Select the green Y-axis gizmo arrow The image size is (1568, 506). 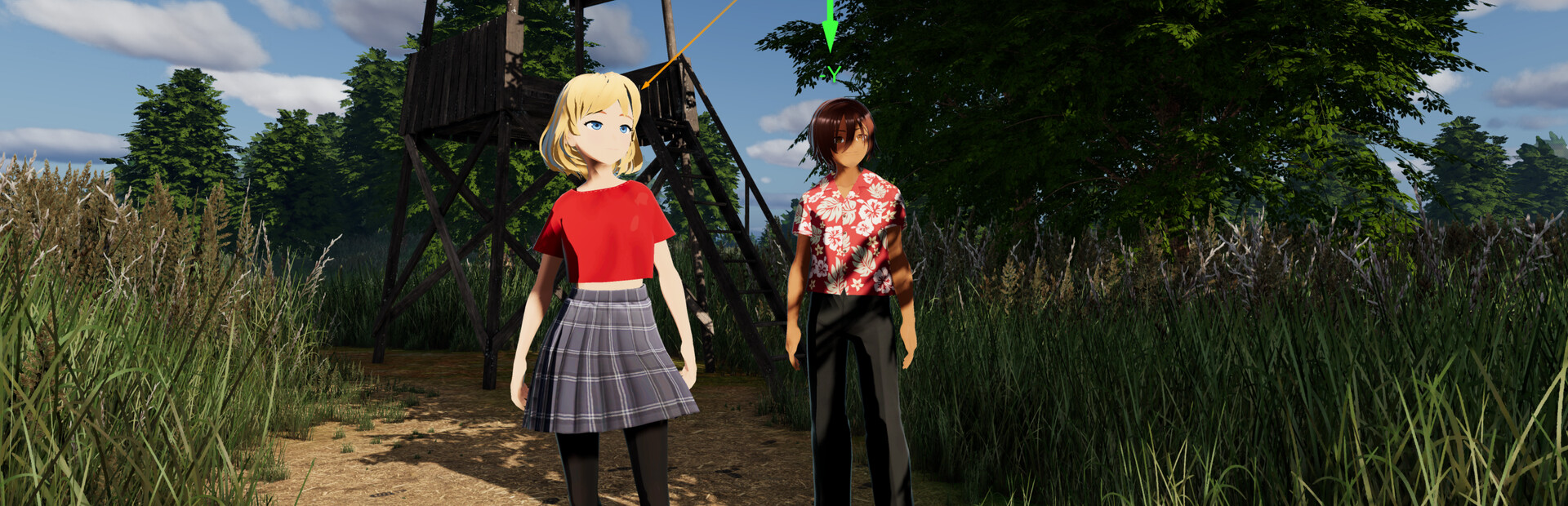pos(830,33)
